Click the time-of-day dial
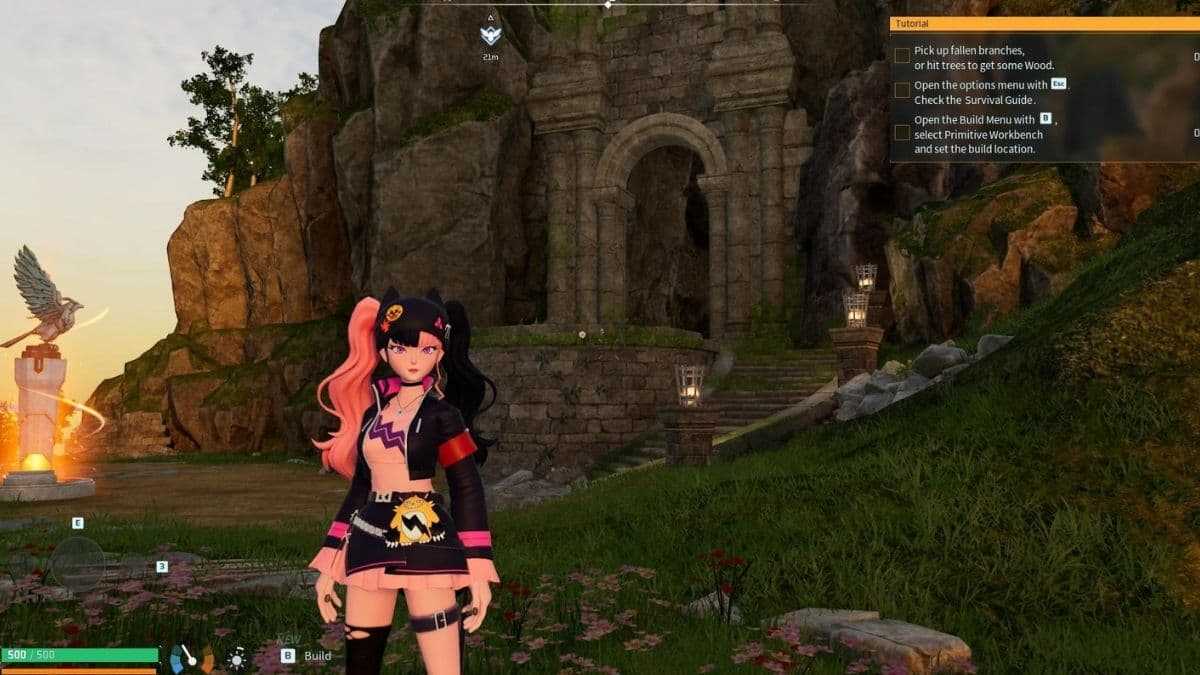This screenshot has width=1200, height=675. click(192, 658)
